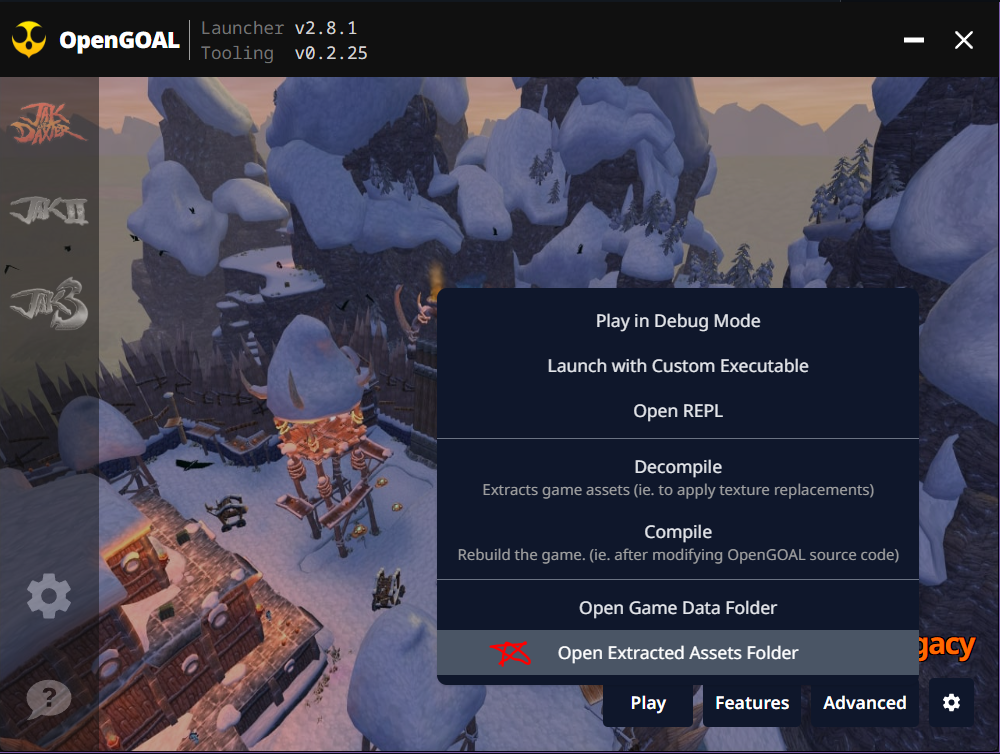The image size is (1000, 754).
Task: Select Play in Debug Mode
Action: pos(678,321)
